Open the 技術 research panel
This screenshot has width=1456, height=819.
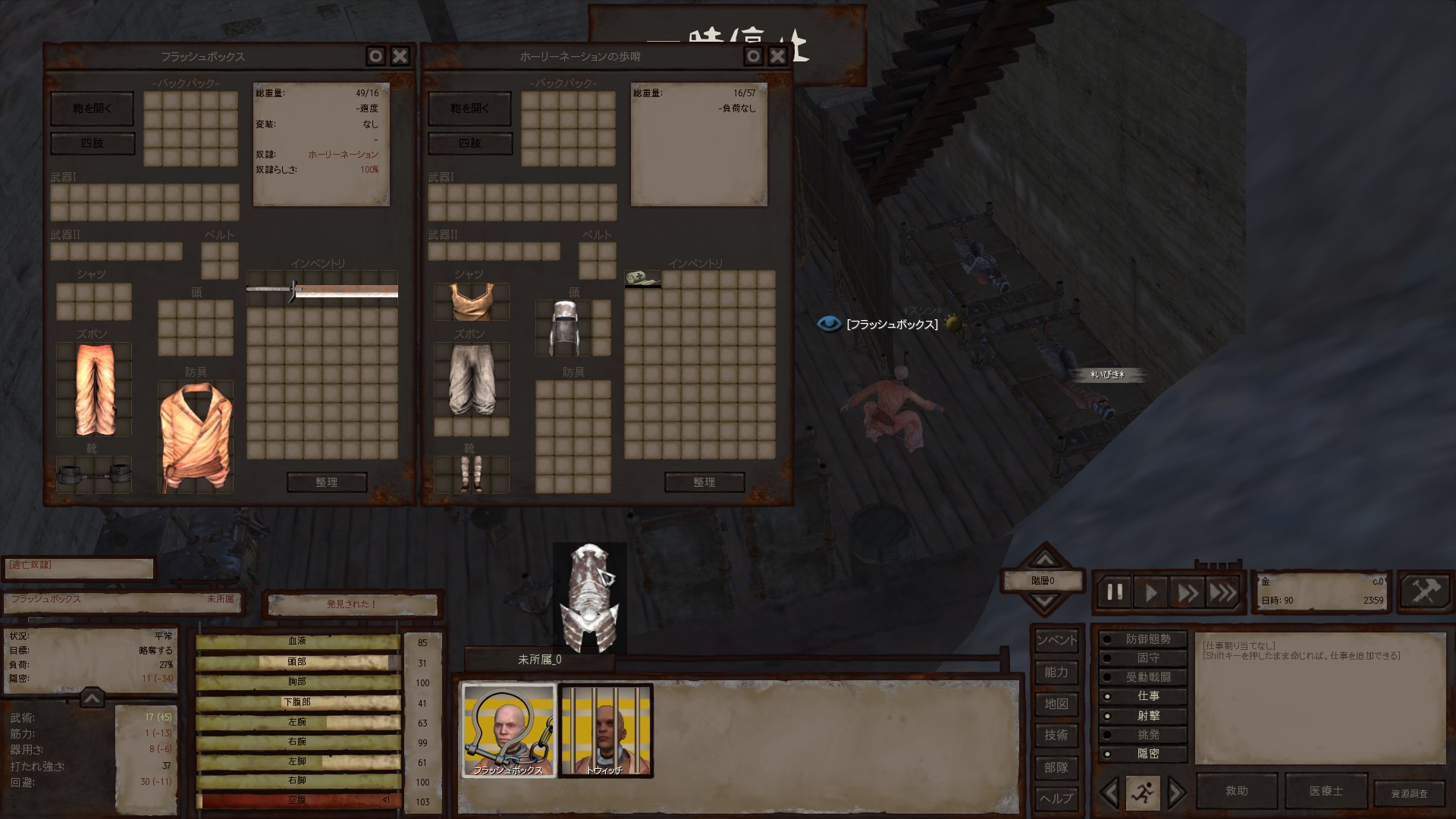[x=1056, y=735]
